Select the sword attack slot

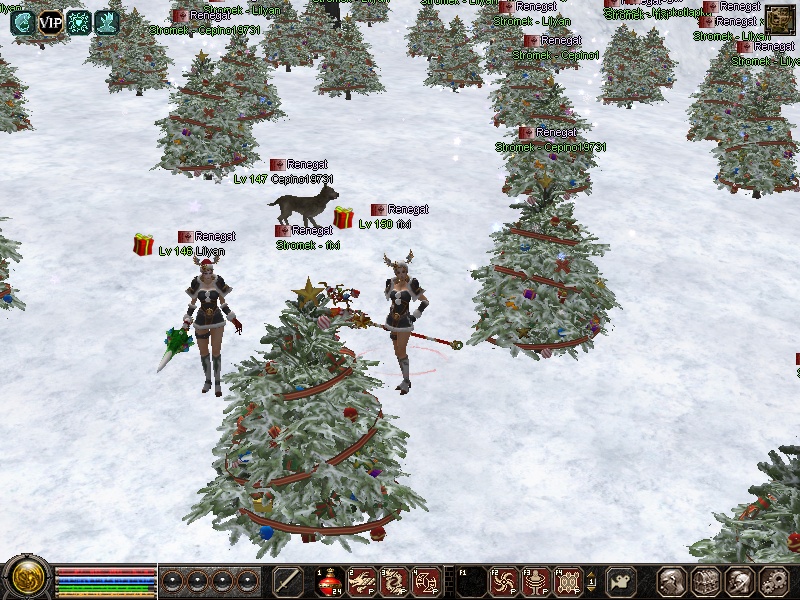(288, 581)
